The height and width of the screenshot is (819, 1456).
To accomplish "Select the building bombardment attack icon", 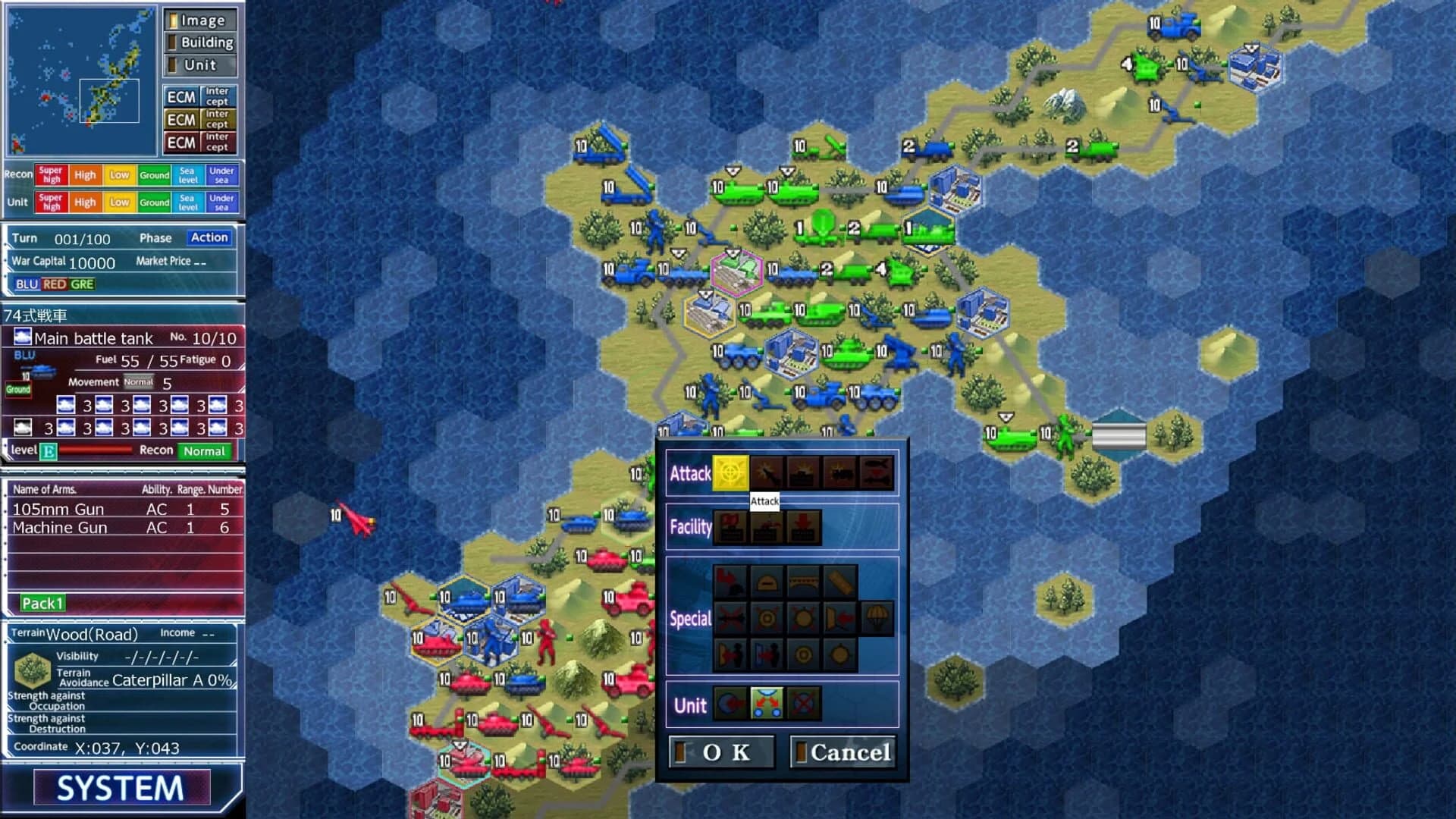I will (802, 473).
